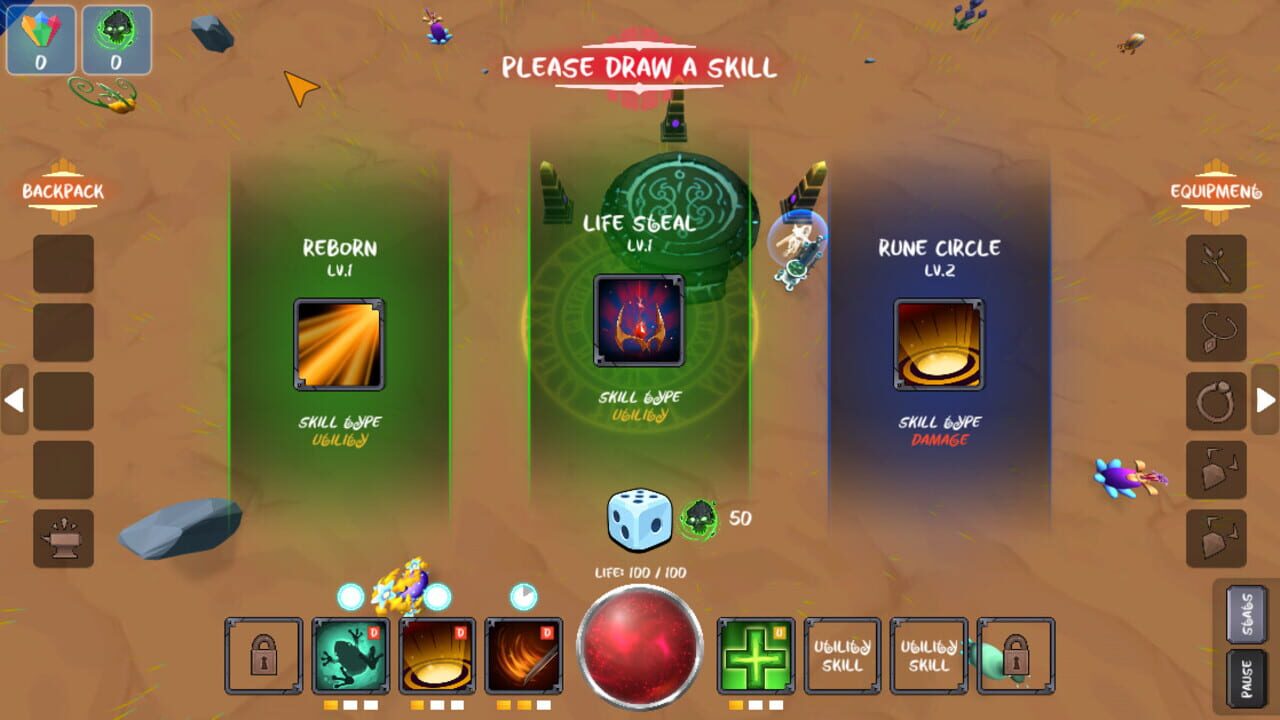Select the staff weapon in equipment panel
The height and width of the screenshot is (720, 1280).
[x=1213, y=262]
